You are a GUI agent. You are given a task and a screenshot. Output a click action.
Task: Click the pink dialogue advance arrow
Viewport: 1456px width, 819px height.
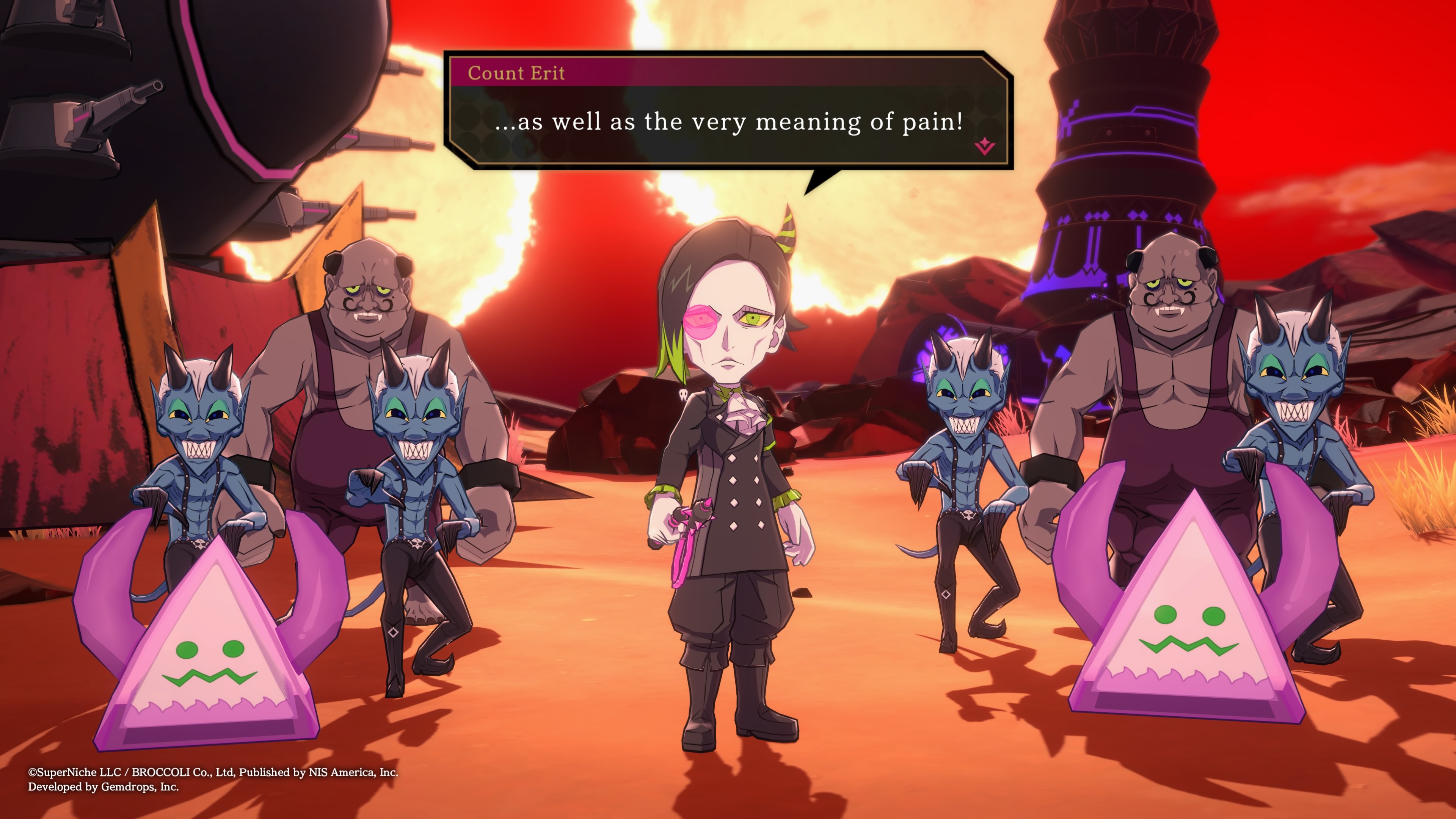click(984, 146)
